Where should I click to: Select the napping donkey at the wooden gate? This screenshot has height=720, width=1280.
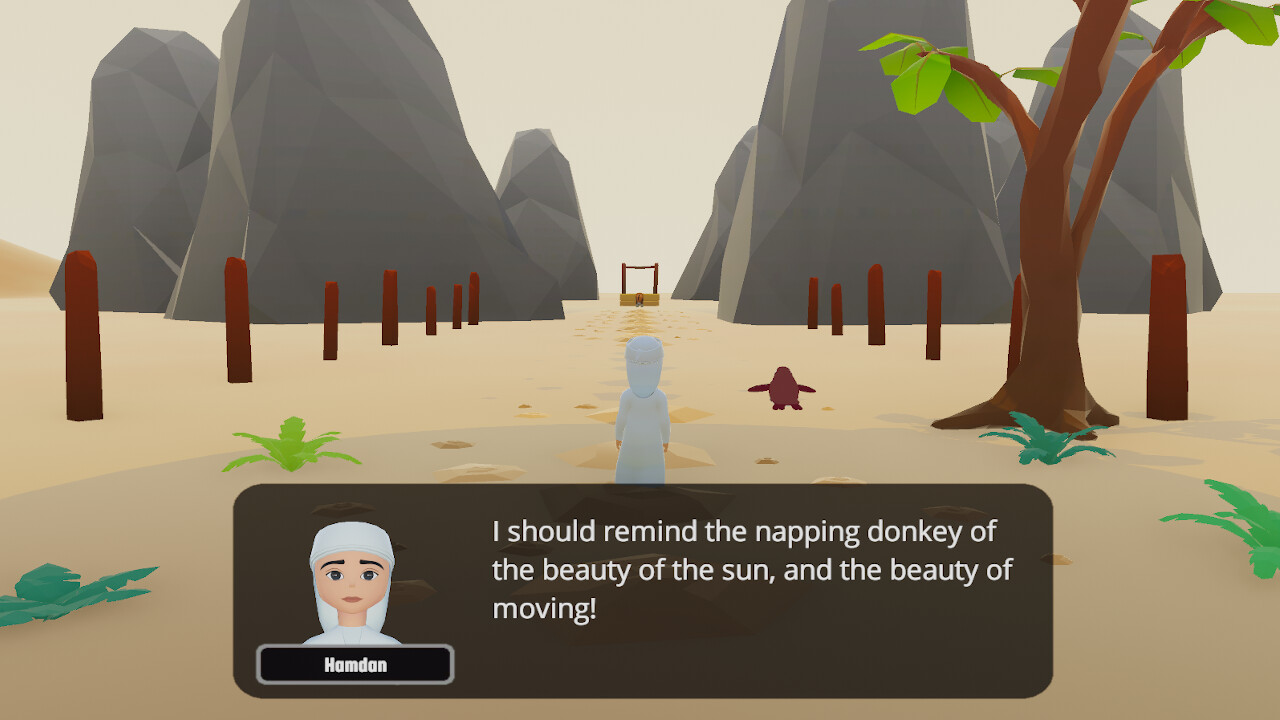[639, 298]
